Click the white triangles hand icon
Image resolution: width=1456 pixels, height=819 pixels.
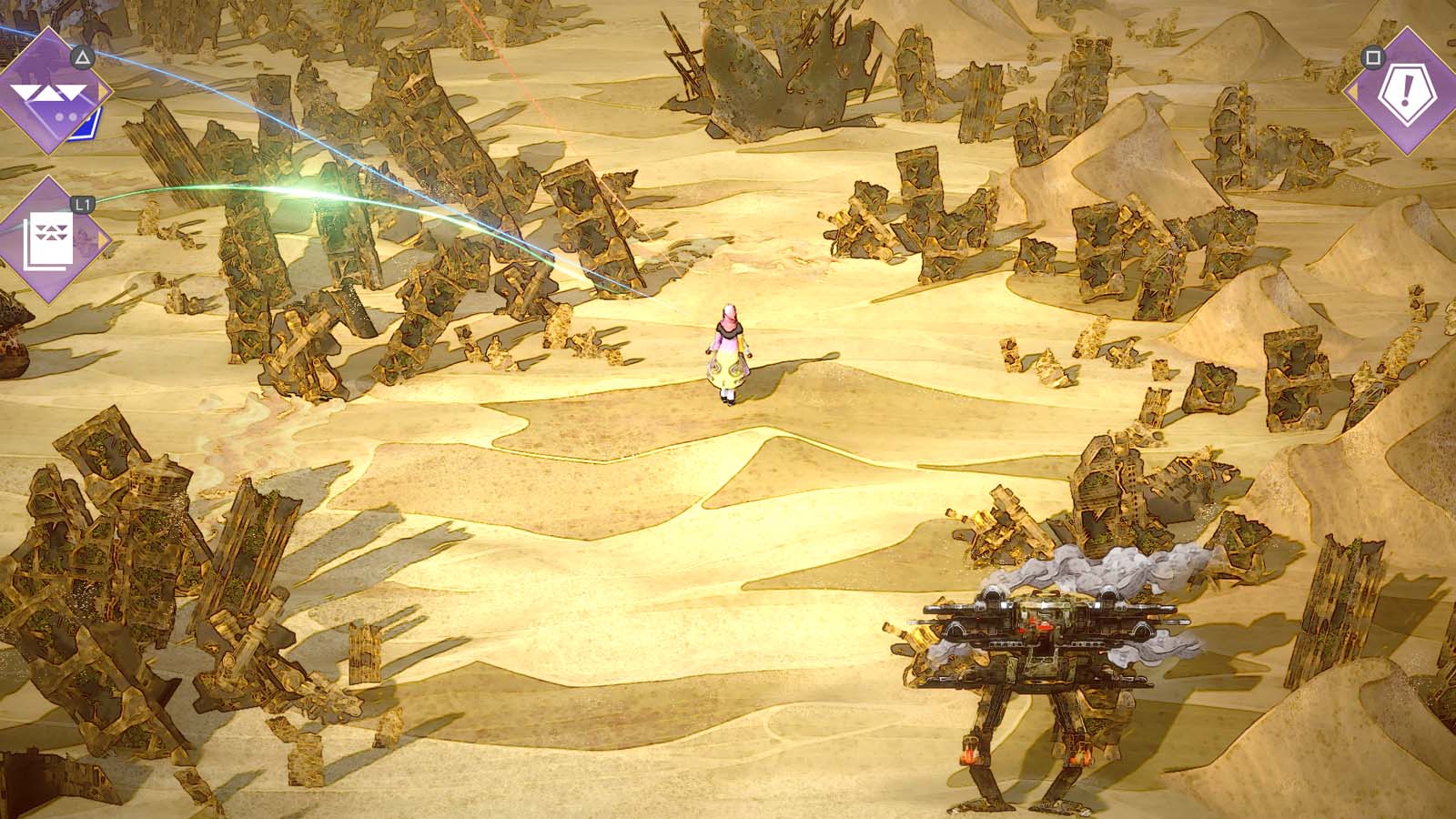[50, 91]
